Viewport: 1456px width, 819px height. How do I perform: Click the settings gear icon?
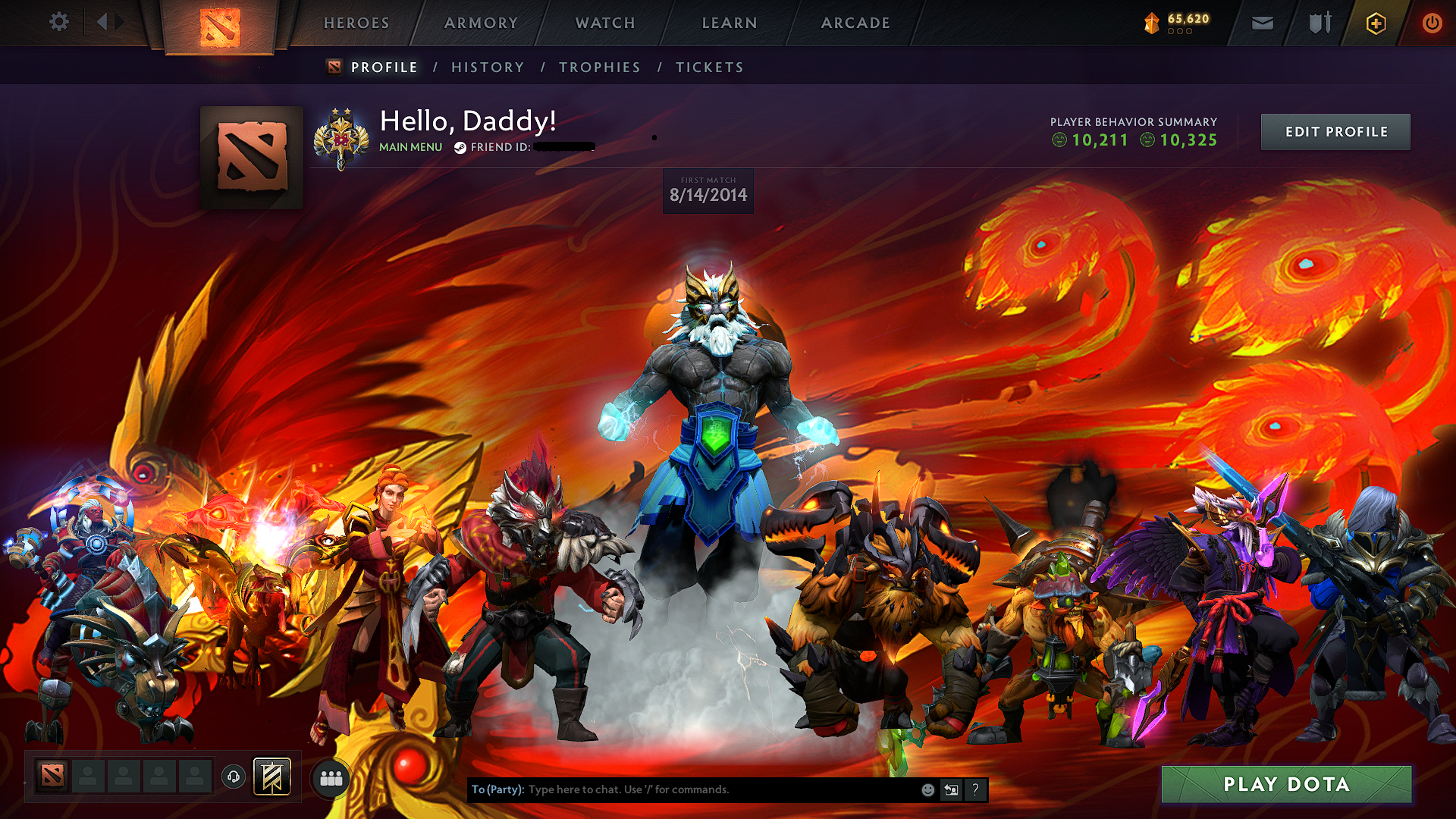59,23
